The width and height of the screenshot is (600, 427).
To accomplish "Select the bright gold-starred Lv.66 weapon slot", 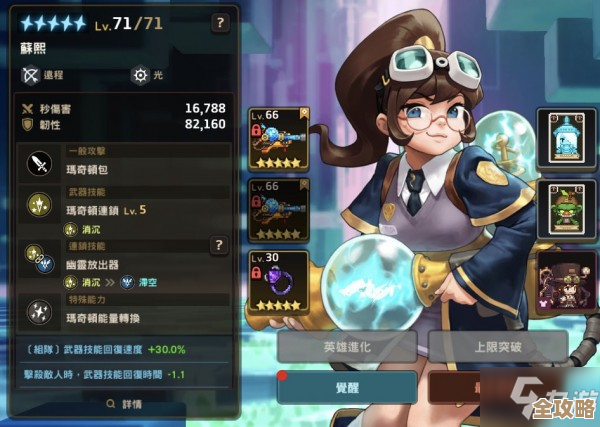I will [278, 140].
